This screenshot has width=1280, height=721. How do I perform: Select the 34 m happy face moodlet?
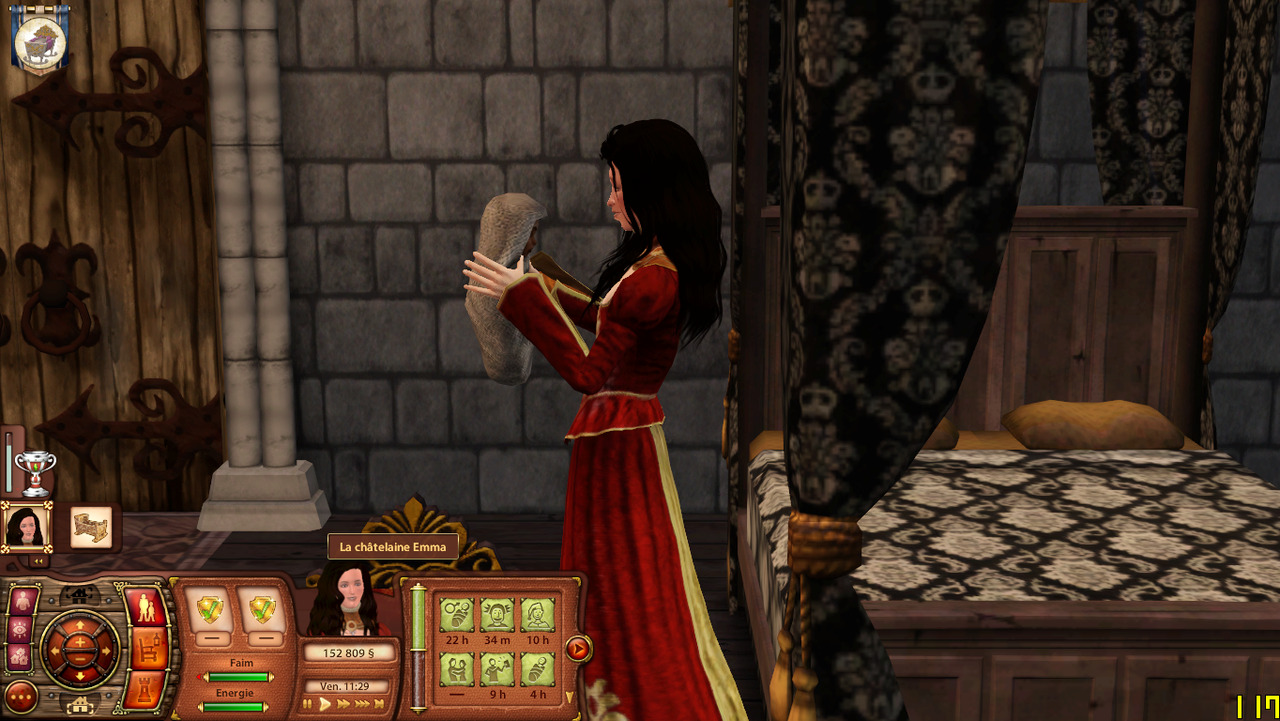coord(497,615)
